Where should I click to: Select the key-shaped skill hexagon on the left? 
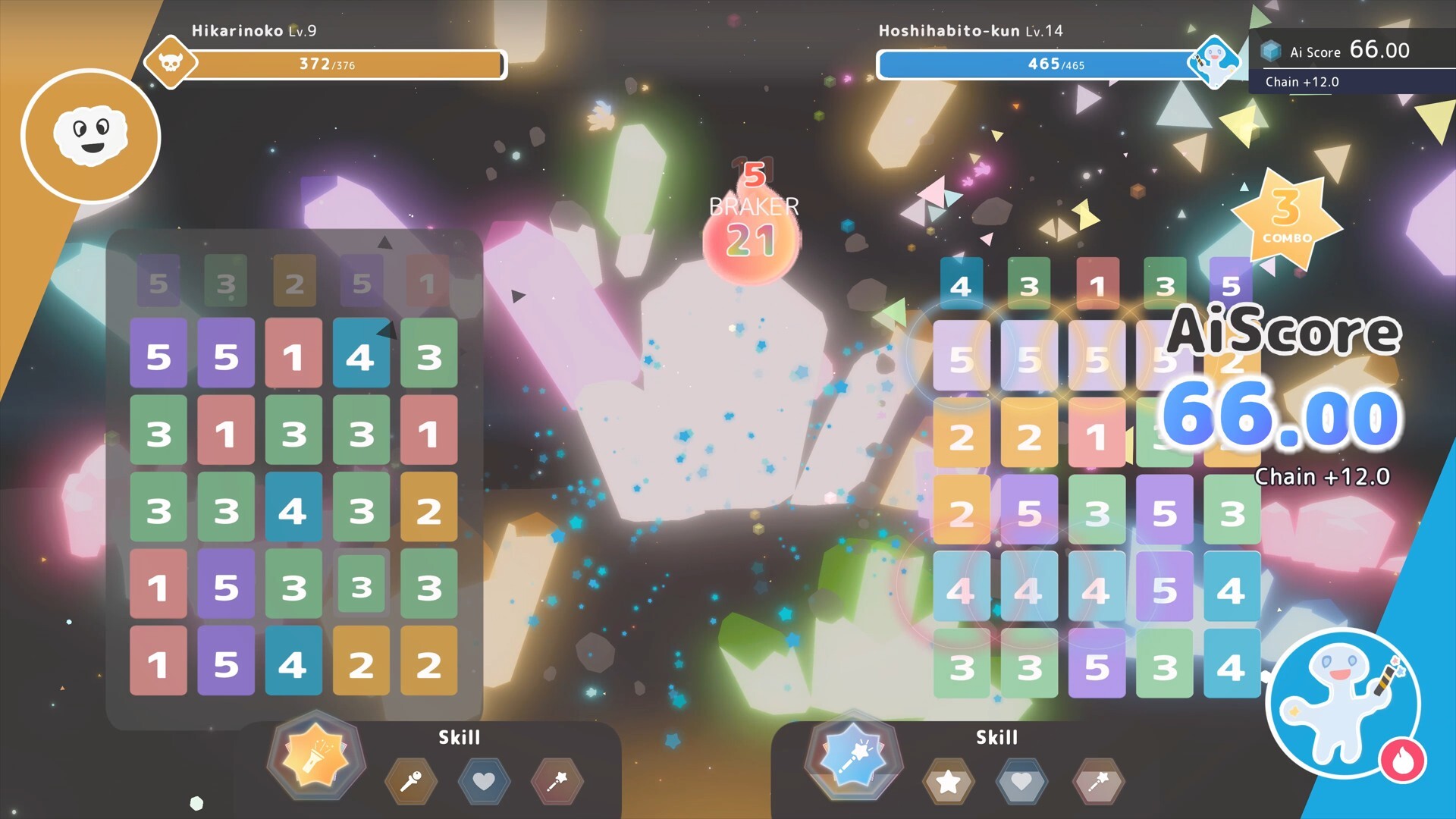(410, 782)
